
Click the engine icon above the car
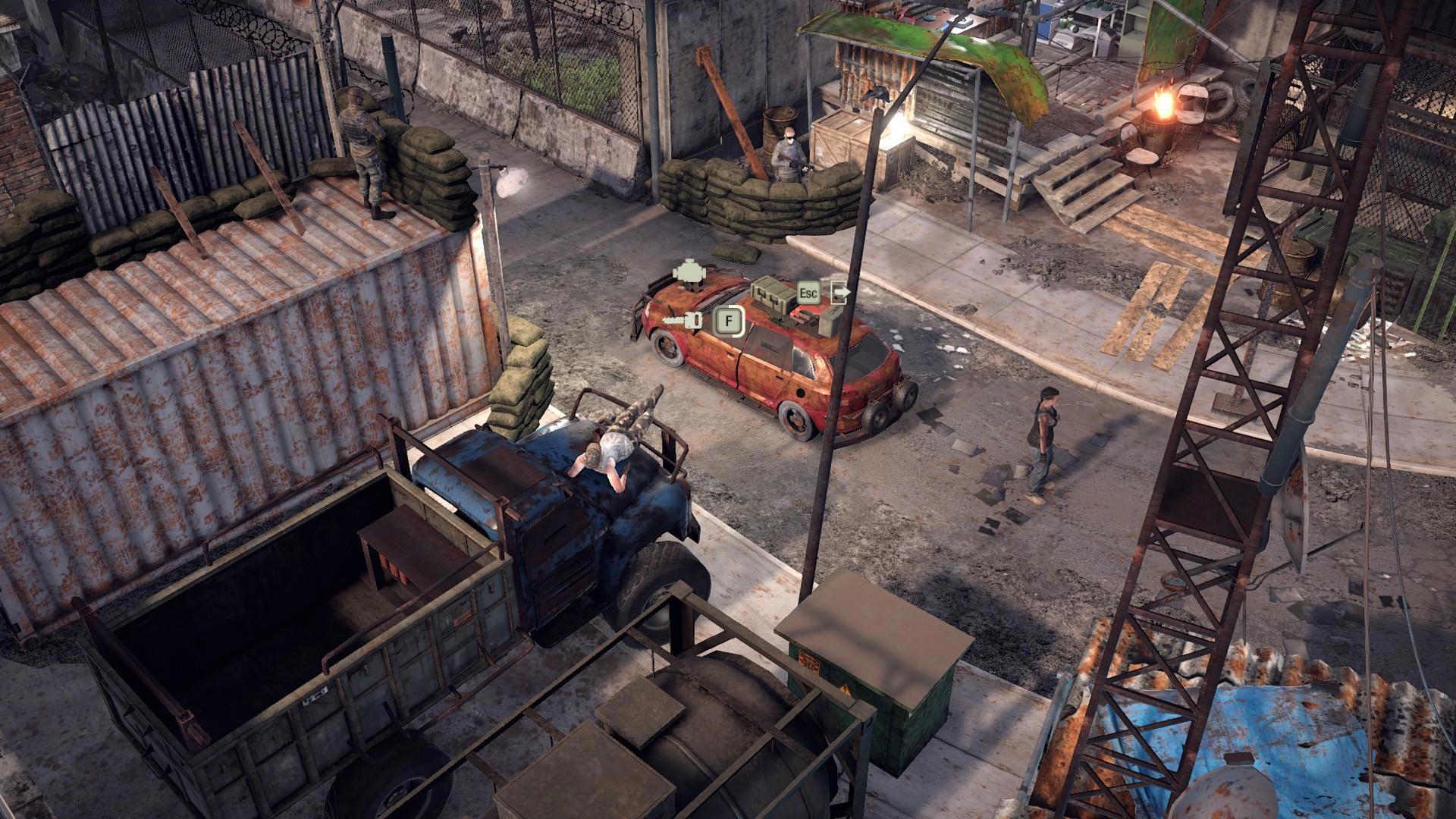tap(689, 274)
